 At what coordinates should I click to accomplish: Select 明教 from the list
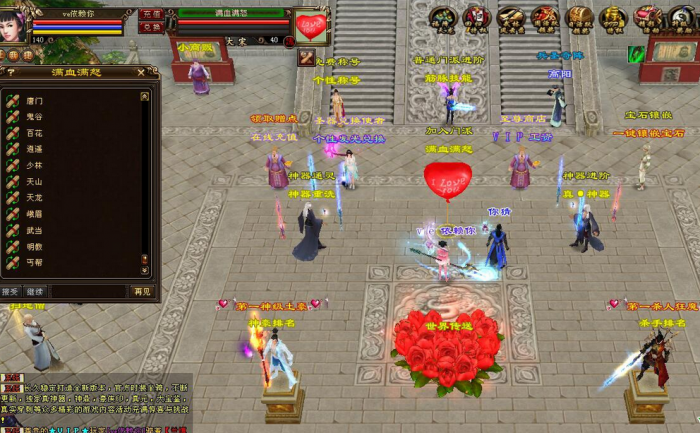tap(35, 246)
